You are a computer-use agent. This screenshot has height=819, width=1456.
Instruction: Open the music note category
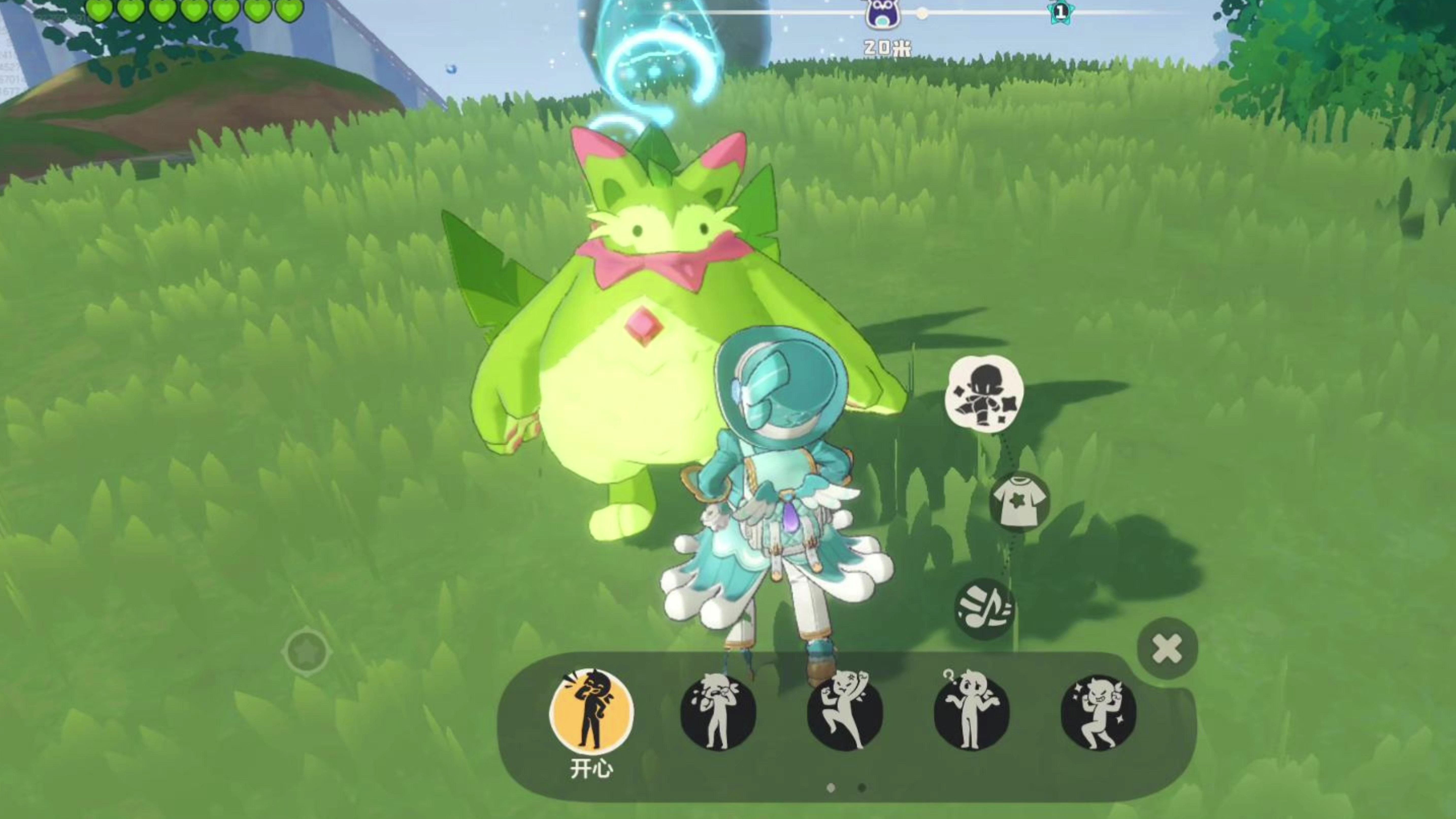(984, 609)
